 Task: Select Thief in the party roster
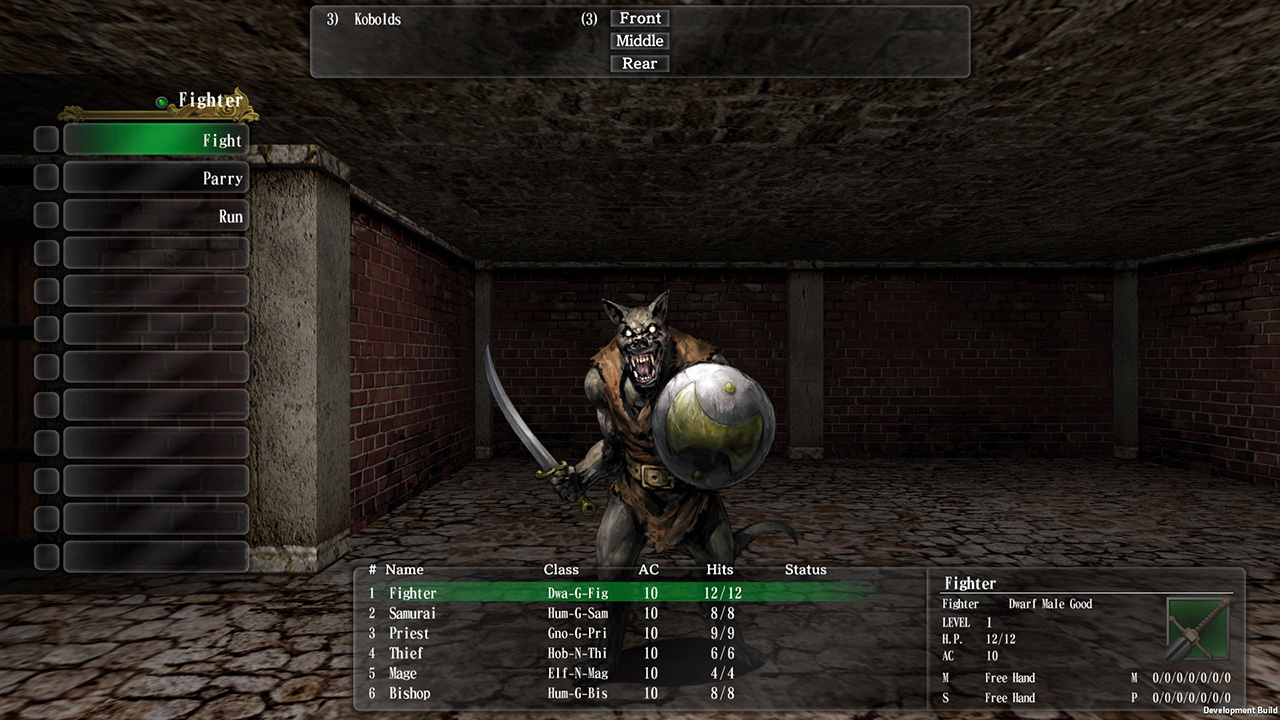click(x=406, y=653)
